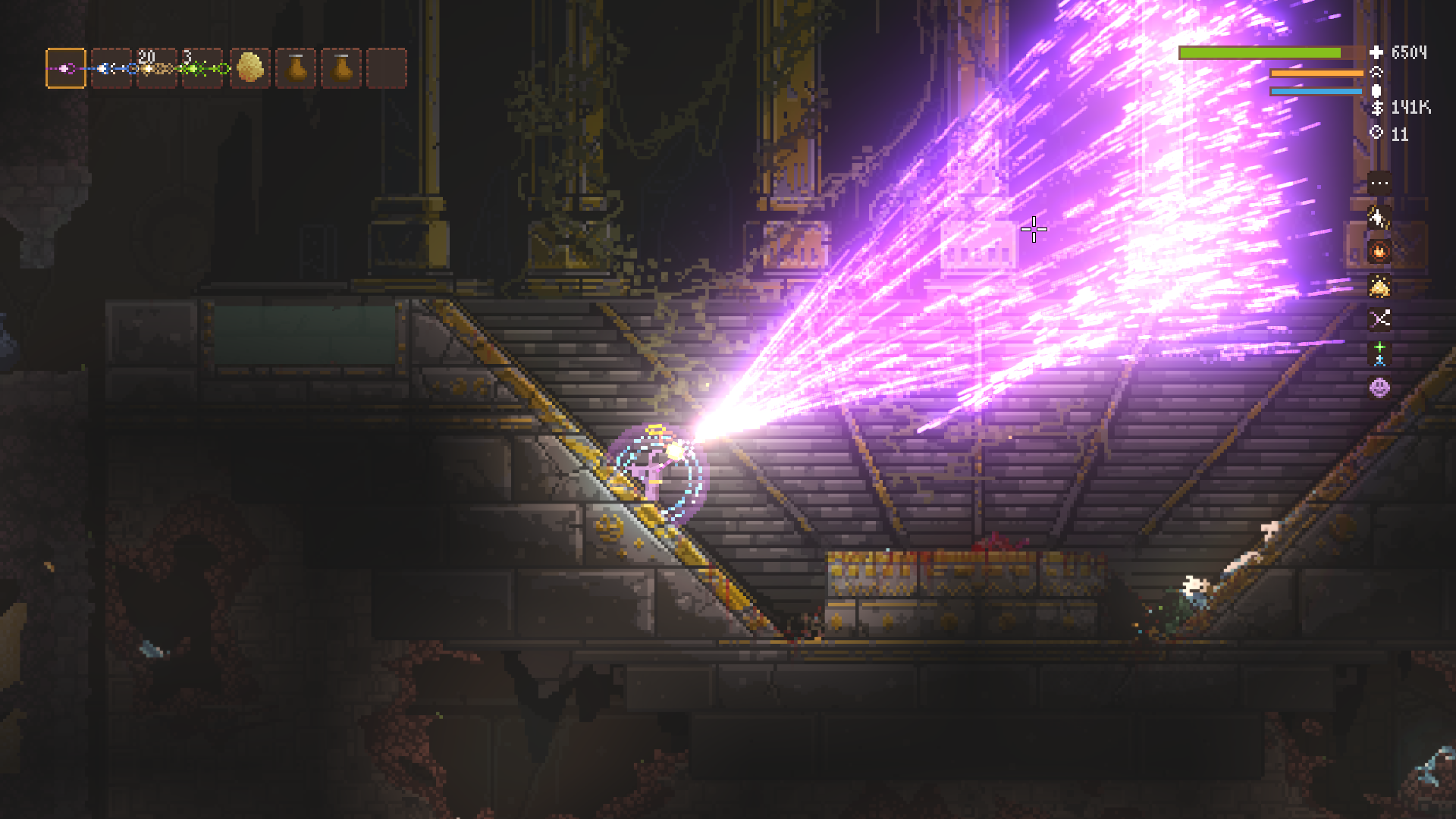Click the flame circle perk icon

1379,251
